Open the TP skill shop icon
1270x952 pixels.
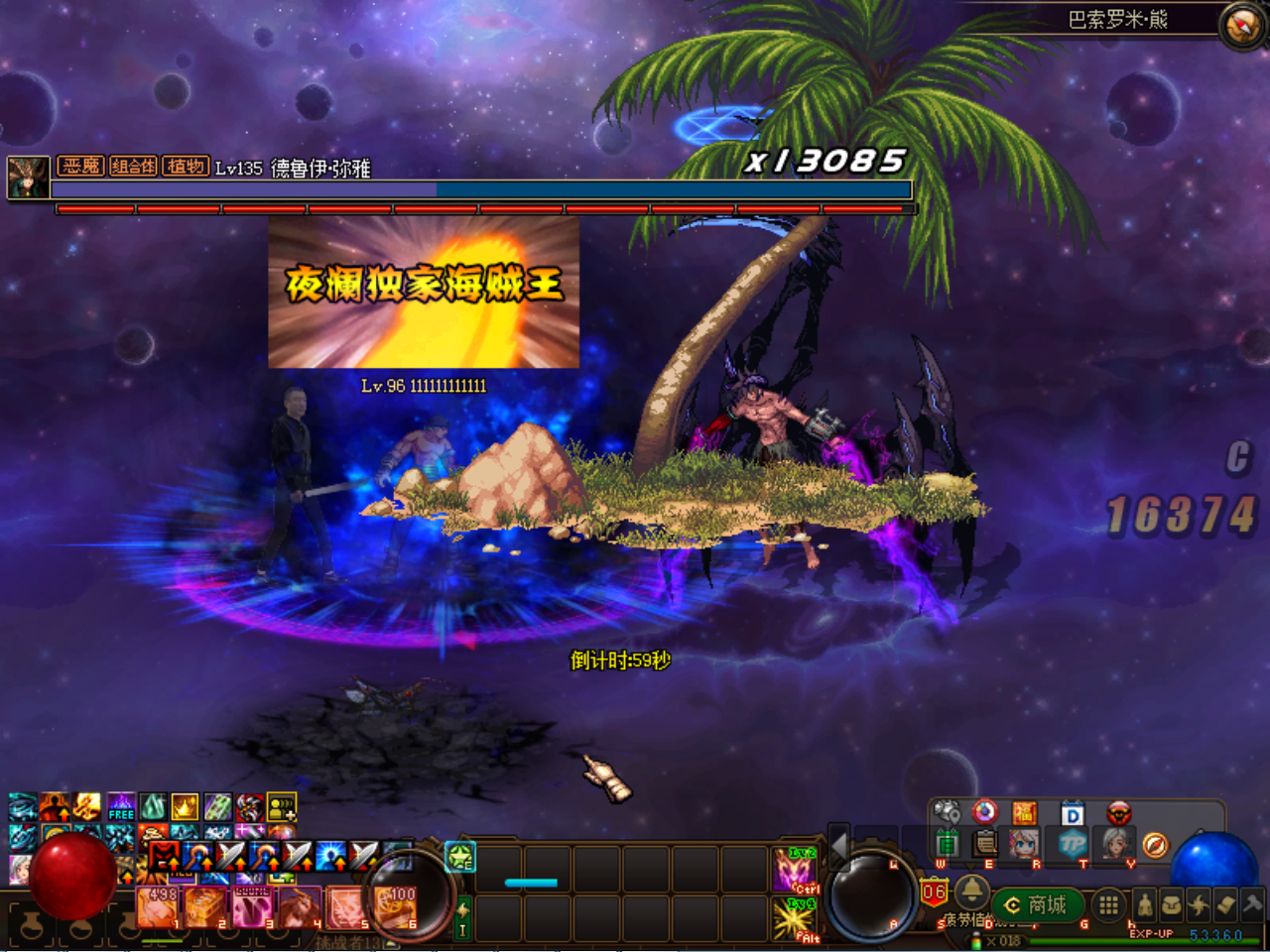(1073, 845)
